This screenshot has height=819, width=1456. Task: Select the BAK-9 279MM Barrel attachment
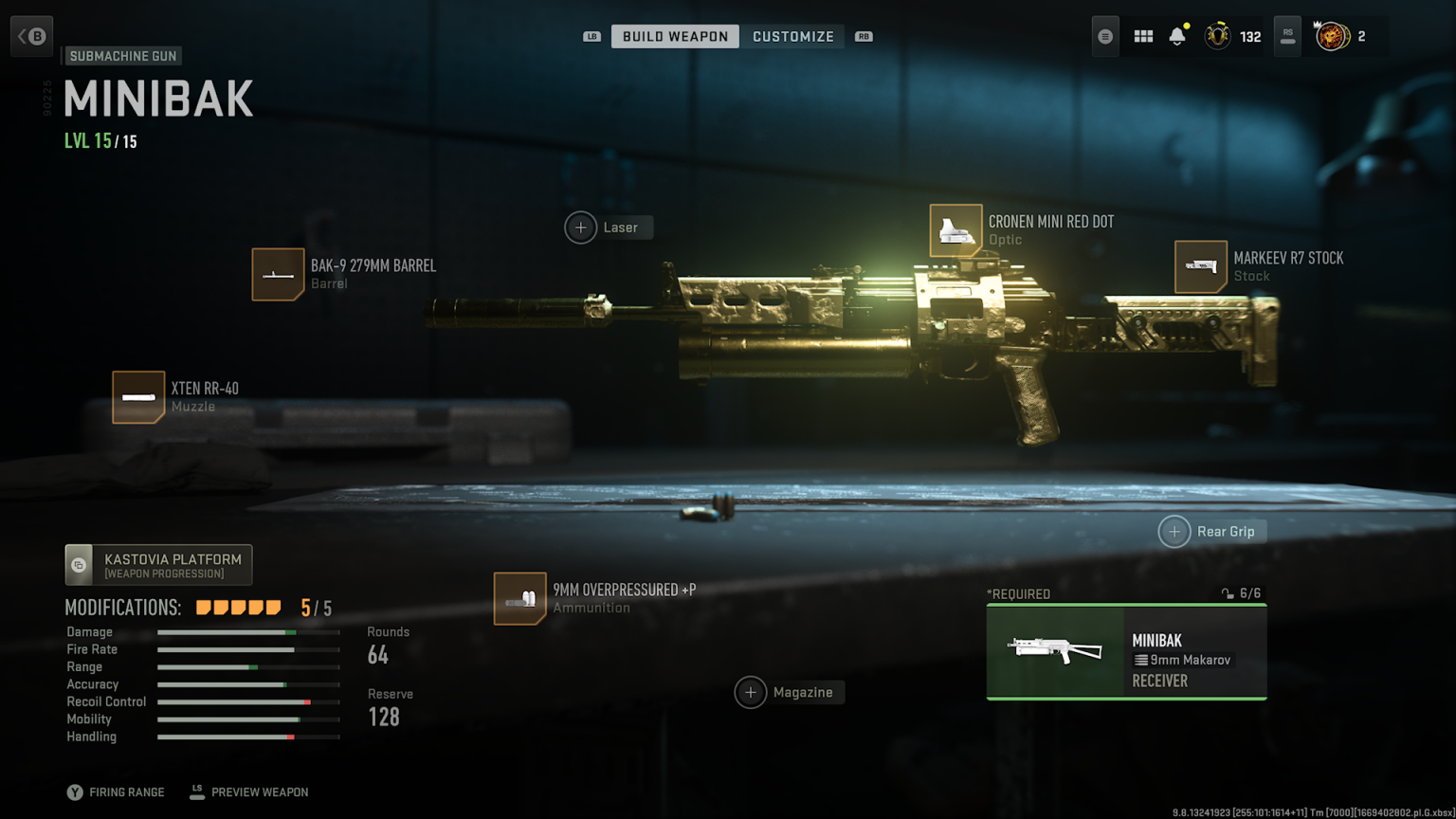[278, 274]
